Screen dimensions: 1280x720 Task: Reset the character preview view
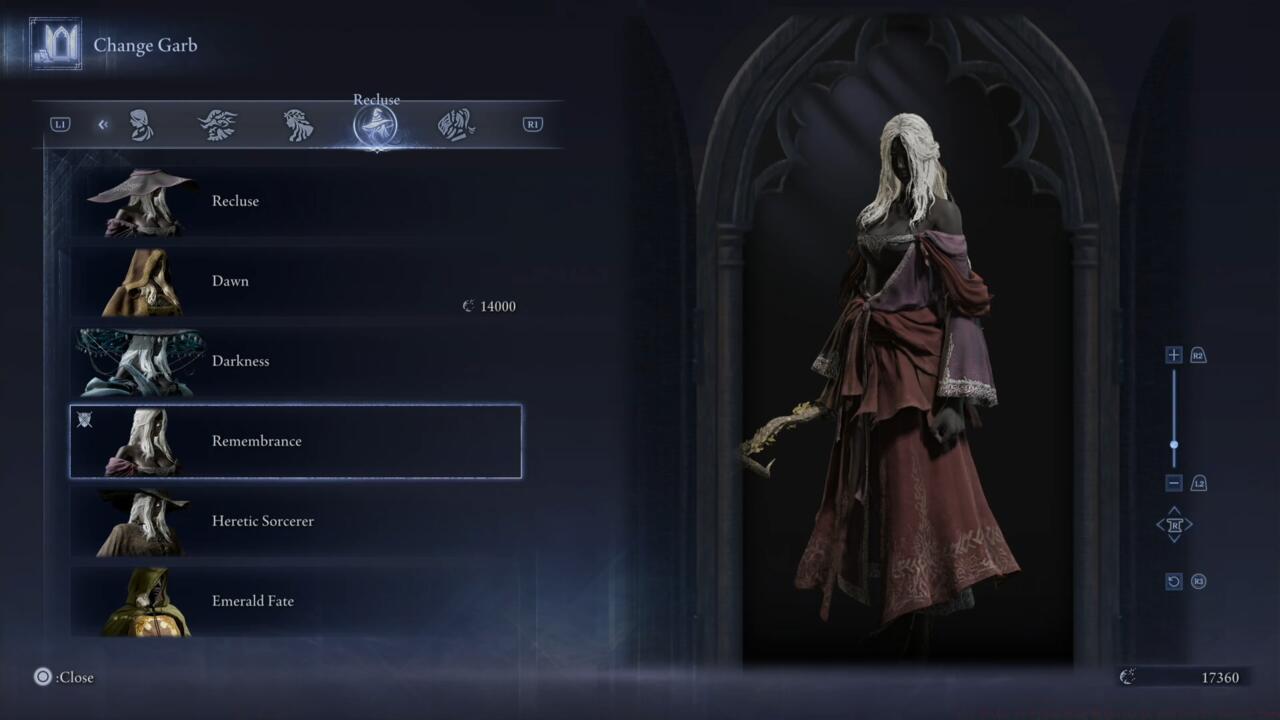[1174, 581]
